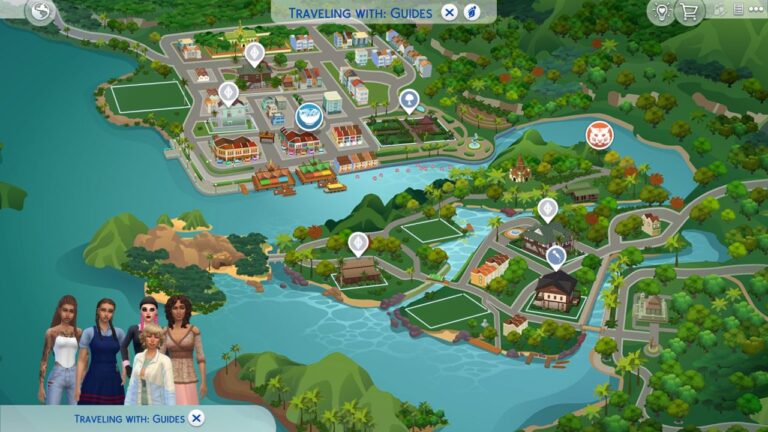This screenshot has width=768, height=432.
Task: Open the lightbulb lessons icon
Action: (660, 12)
